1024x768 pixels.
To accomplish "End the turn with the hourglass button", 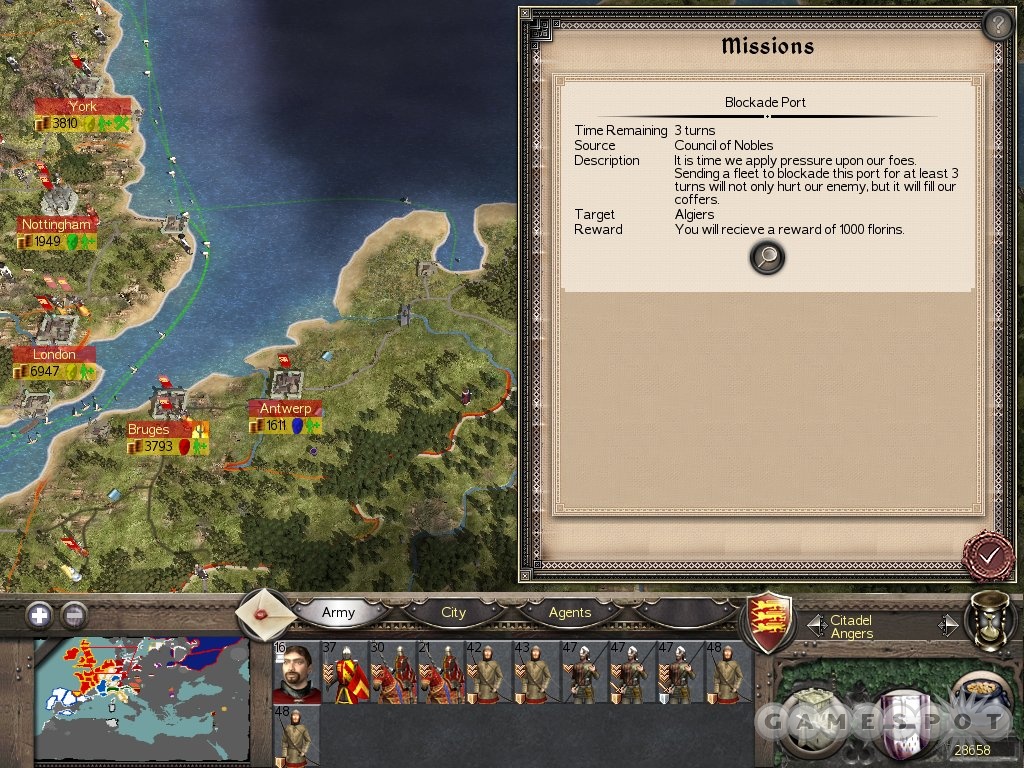I will coord(990,620).
